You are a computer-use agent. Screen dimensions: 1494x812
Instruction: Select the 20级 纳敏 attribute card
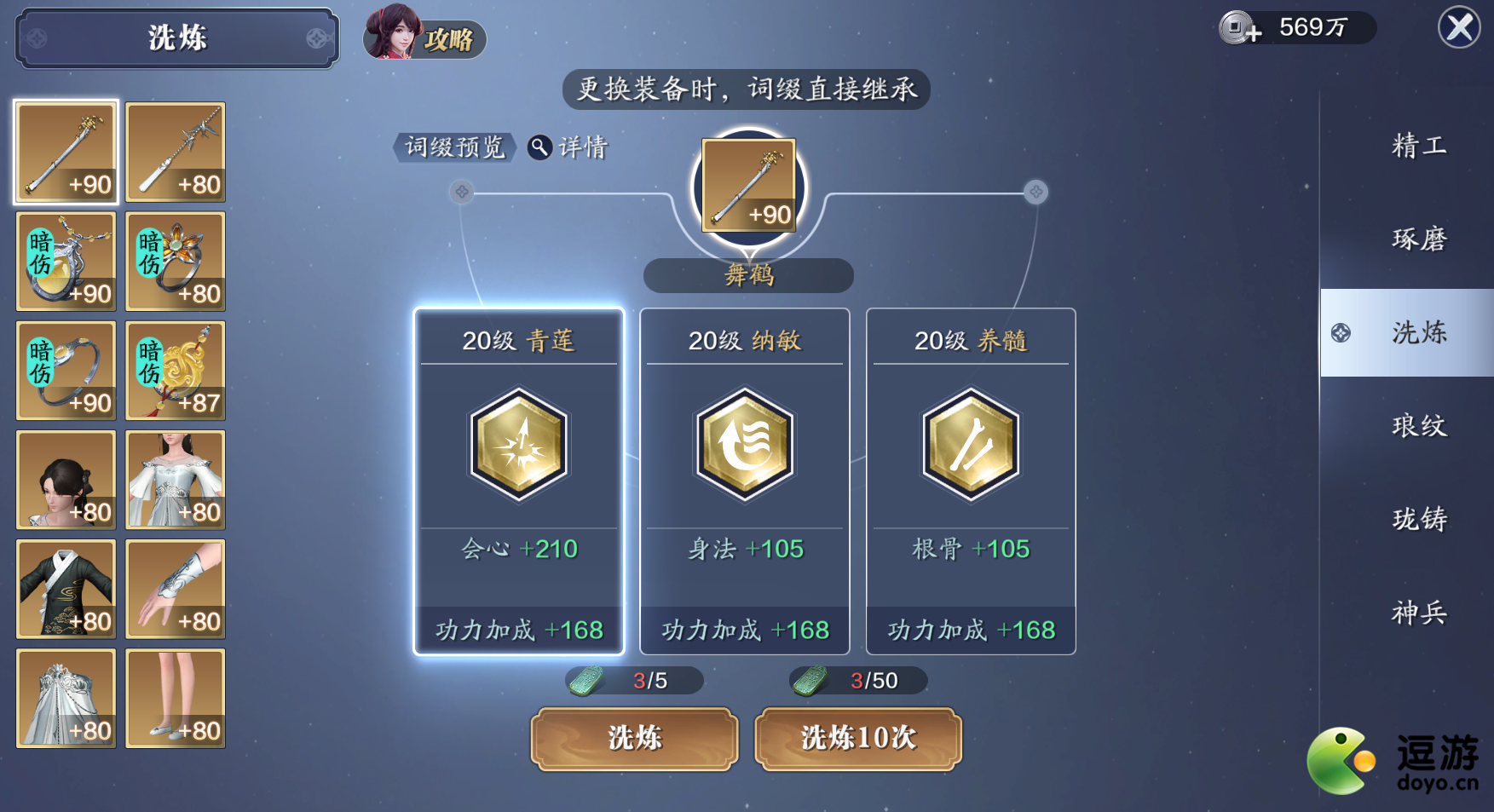(x=744, y=481)
